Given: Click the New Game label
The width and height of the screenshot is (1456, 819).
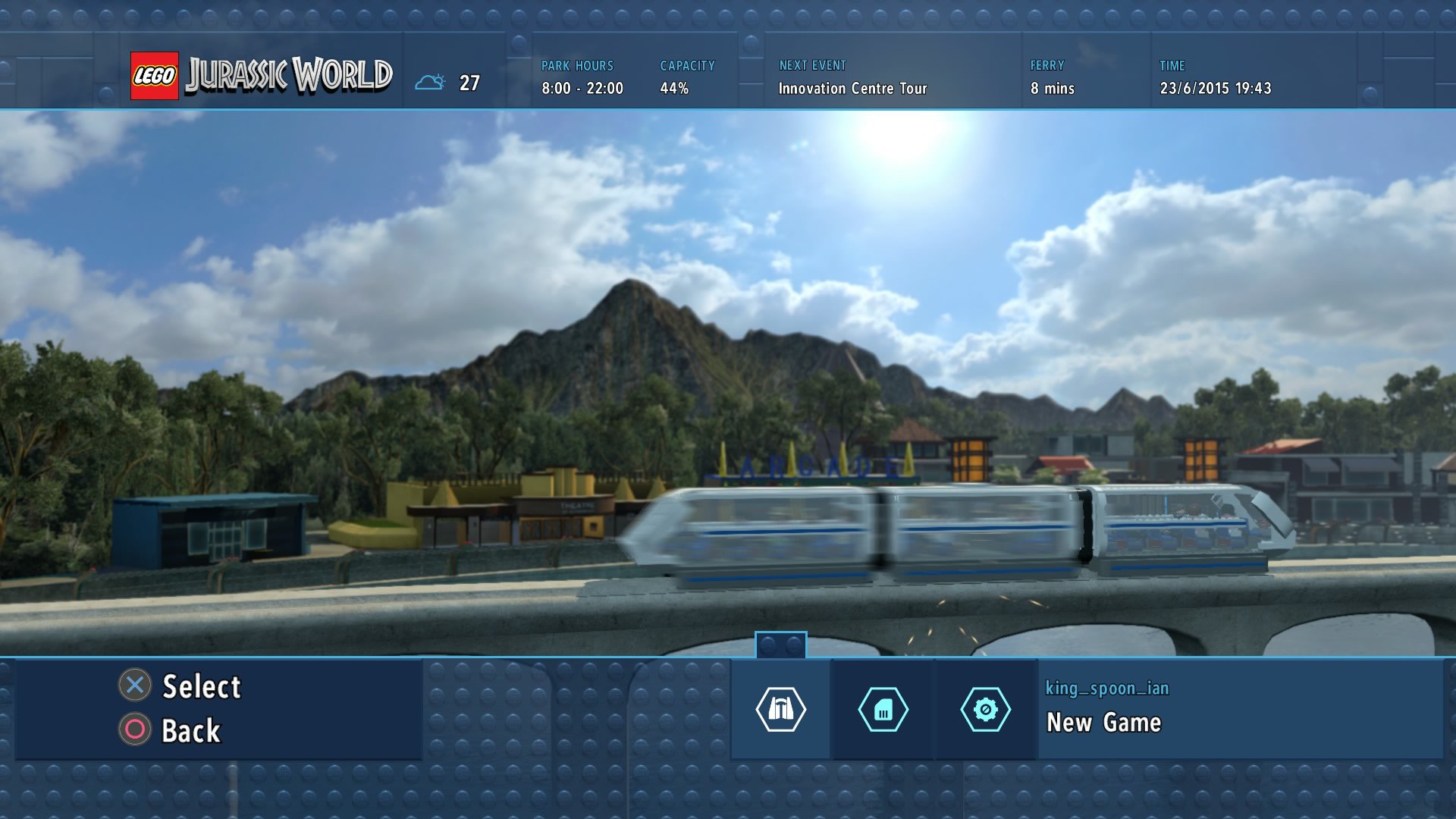Looking at the screenshot, I should tap(1103, 723).
